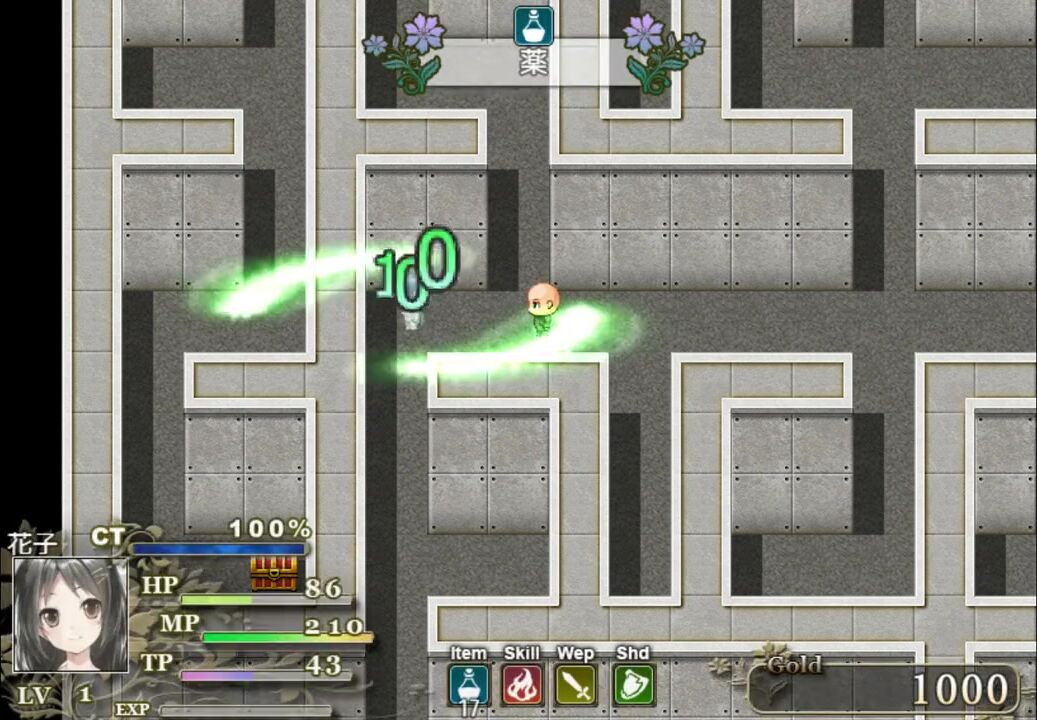Screen dimensions: 1037x720
Task: Click the treasure chest icon by HP
Action: click(x=274, y=573)
